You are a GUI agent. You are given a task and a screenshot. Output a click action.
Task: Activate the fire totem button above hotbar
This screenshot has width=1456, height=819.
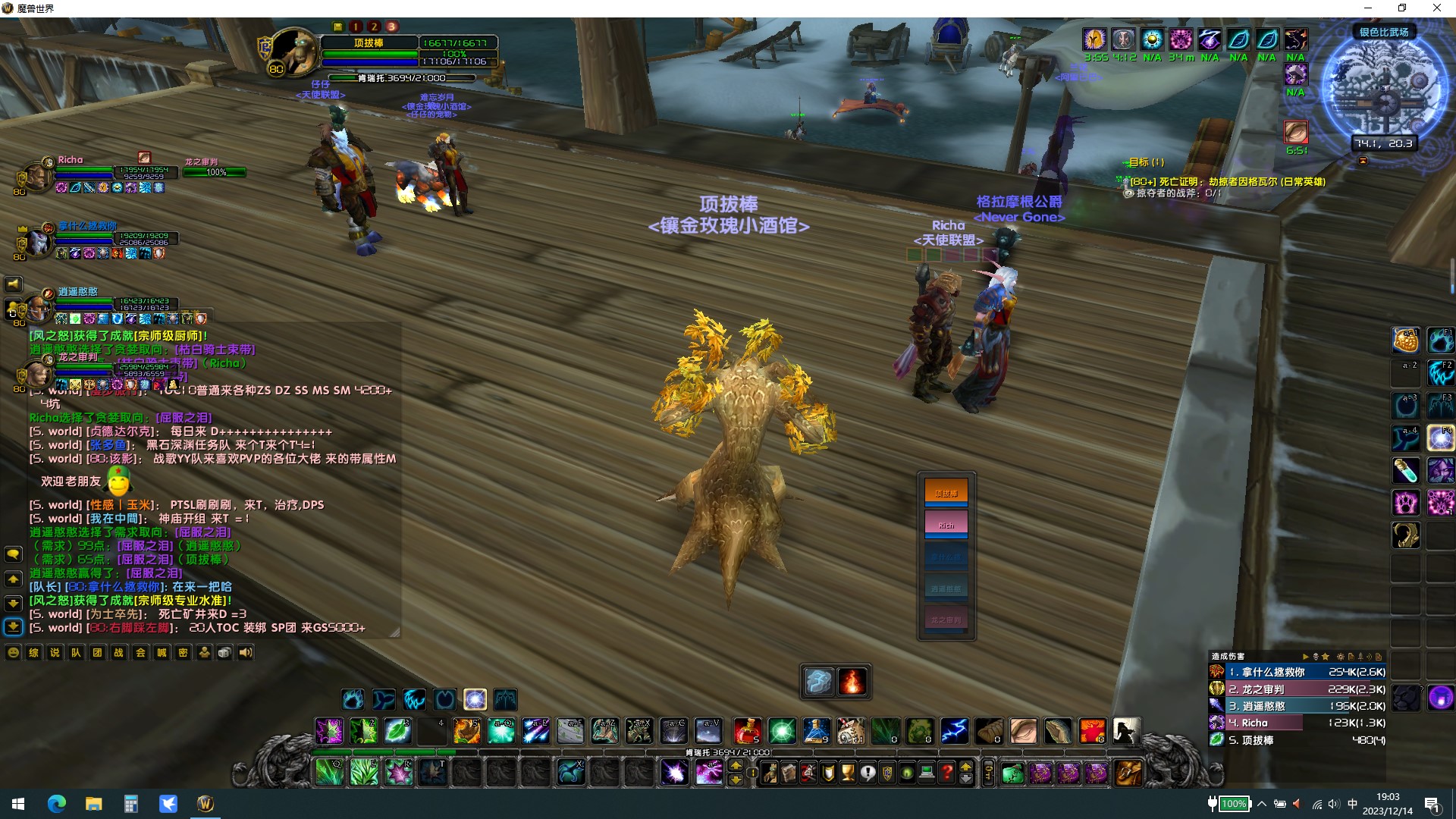852,682
